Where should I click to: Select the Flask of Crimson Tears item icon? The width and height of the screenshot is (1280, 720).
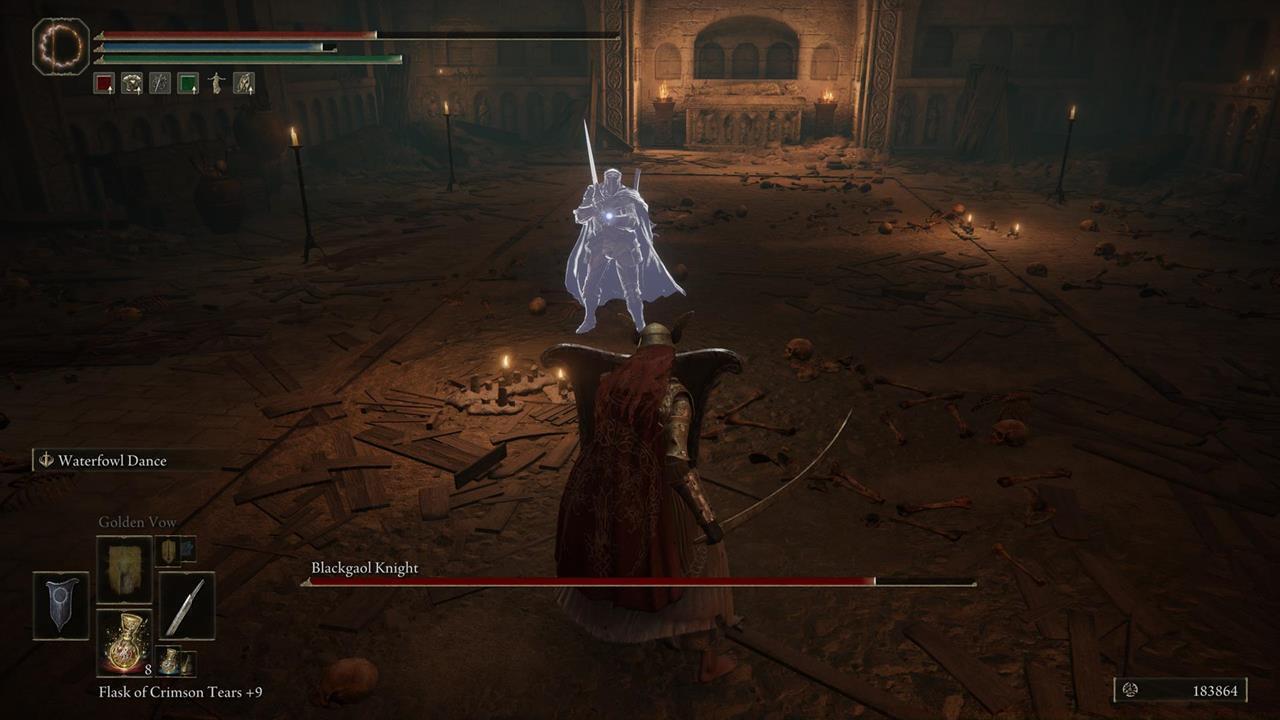click(x=124, y=640)
